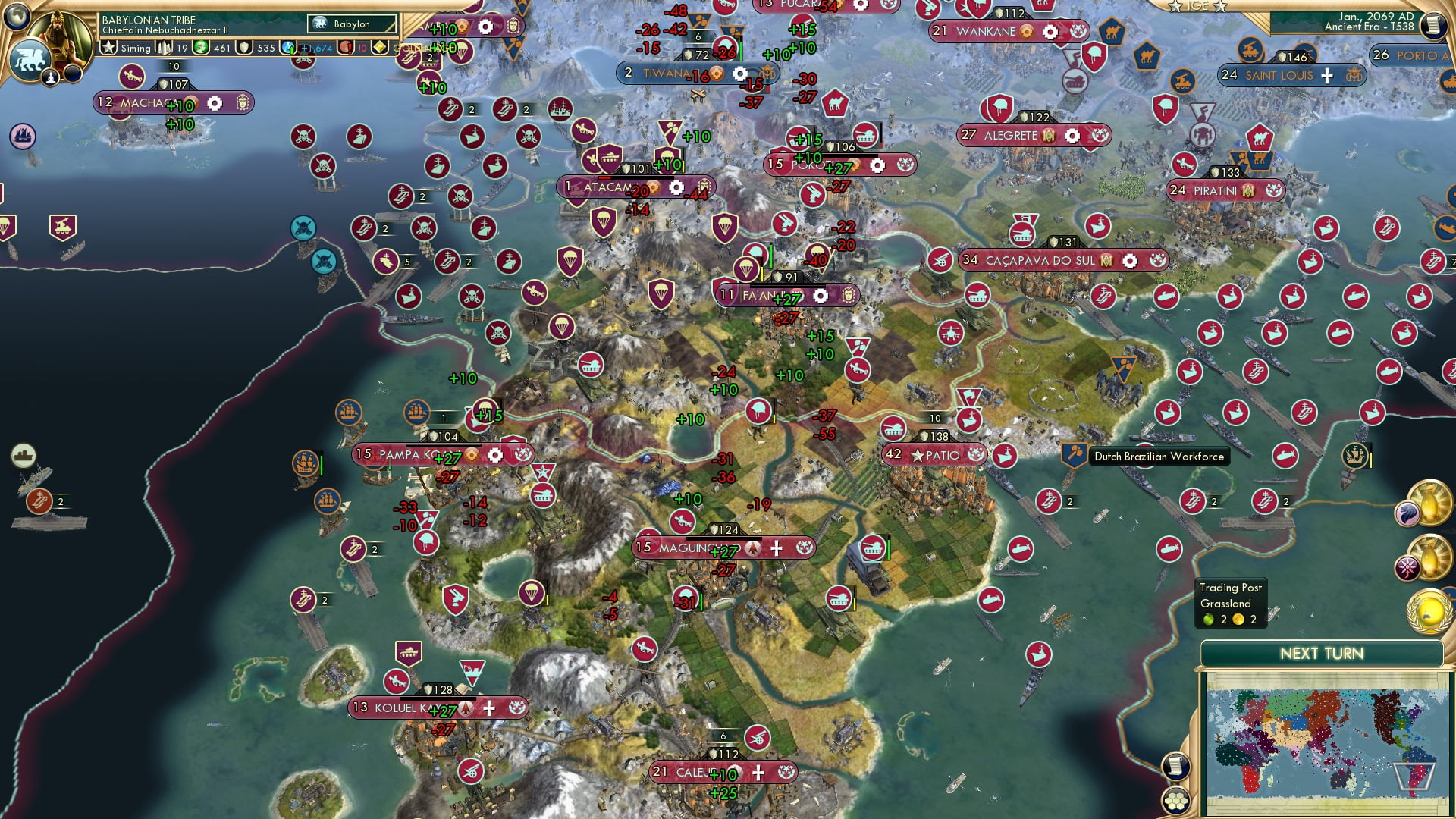Click the red unhappiness icon in the top bar

click(346, 48)
